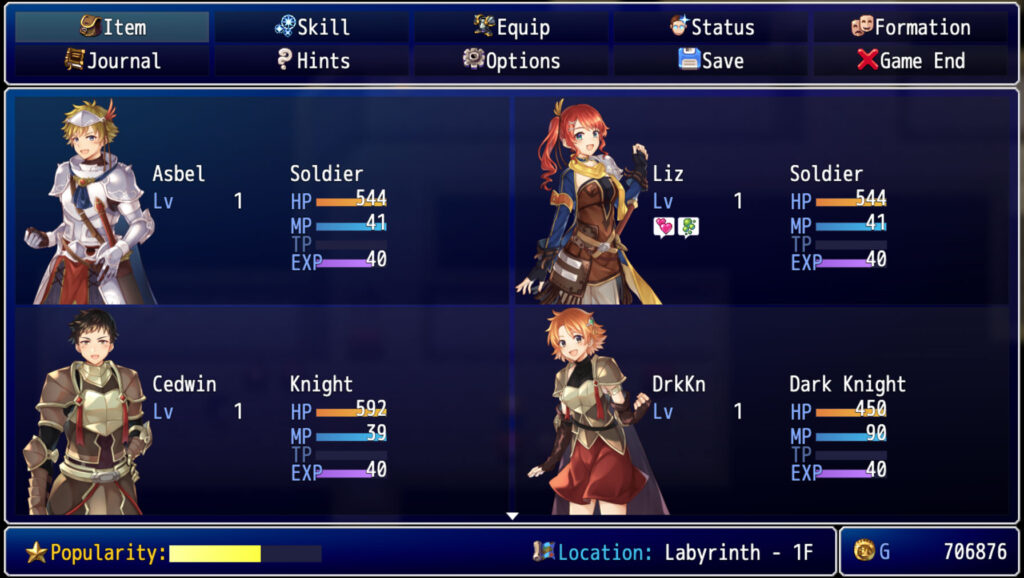View the Hints menu
This screenshot has height=578, width=1024.
point(312,60)
